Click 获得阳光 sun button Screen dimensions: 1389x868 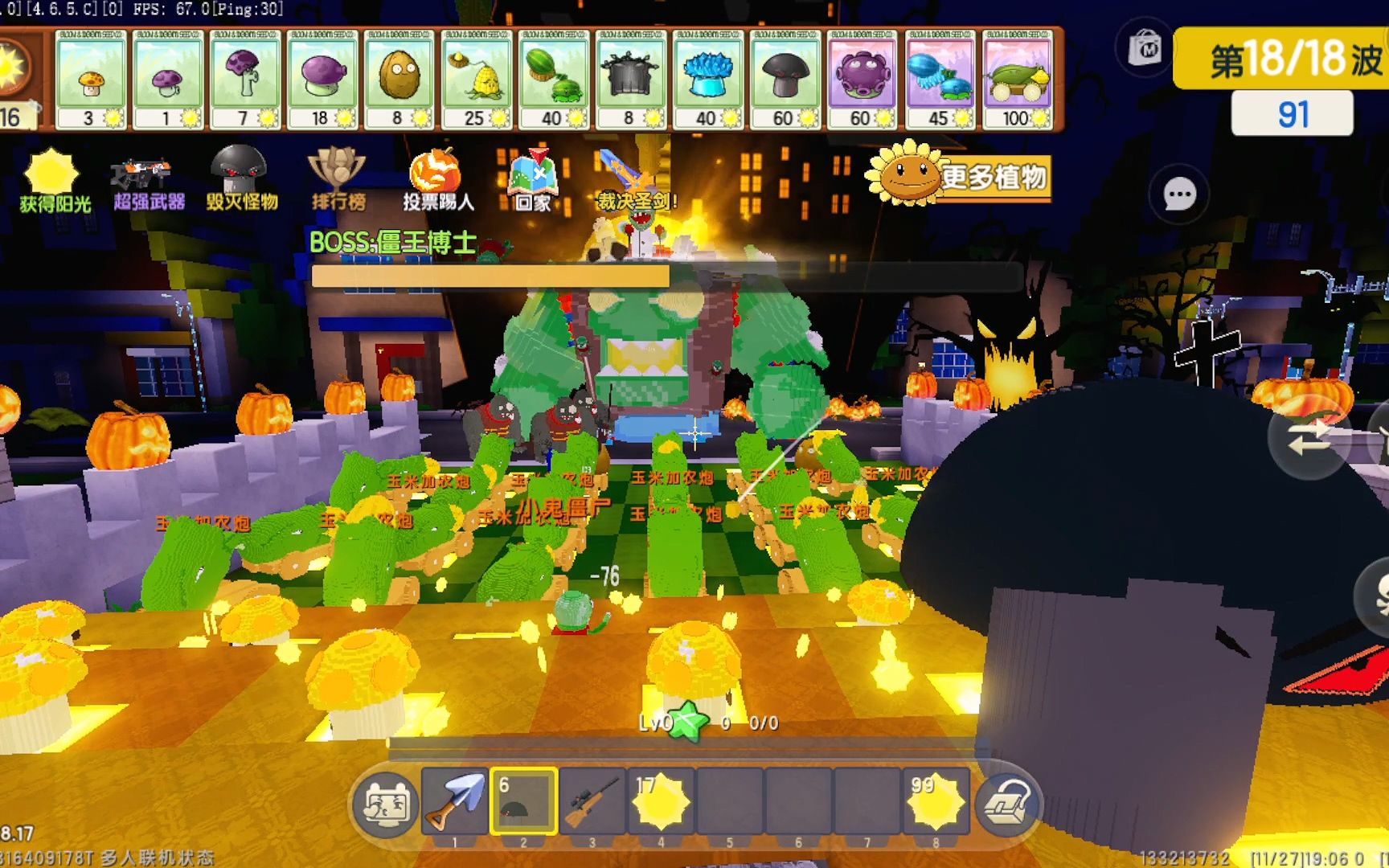54,181
